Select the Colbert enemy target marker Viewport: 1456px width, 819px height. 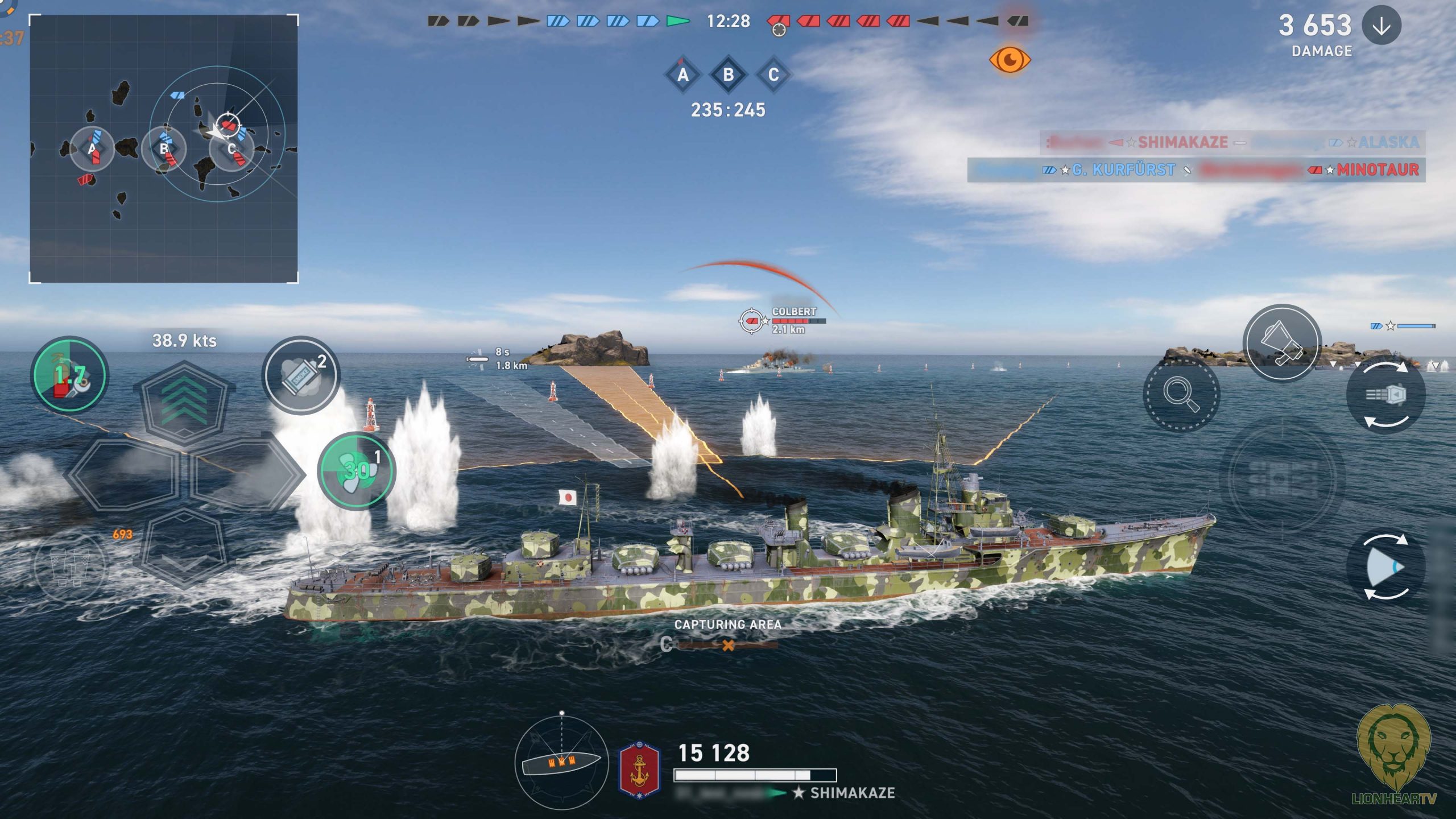tap(751, 321)
